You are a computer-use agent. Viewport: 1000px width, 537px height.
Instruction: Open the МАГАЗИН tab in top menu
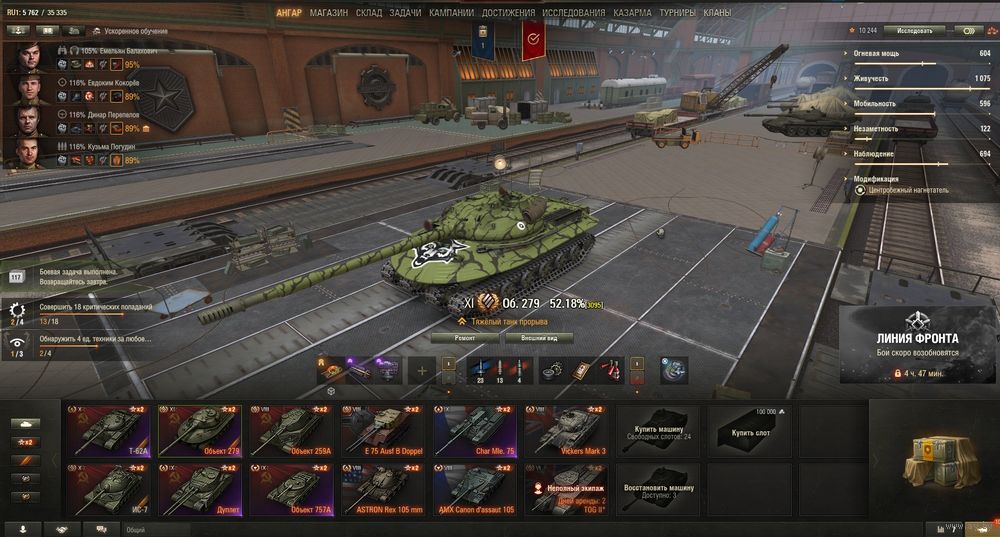(329, 13)
